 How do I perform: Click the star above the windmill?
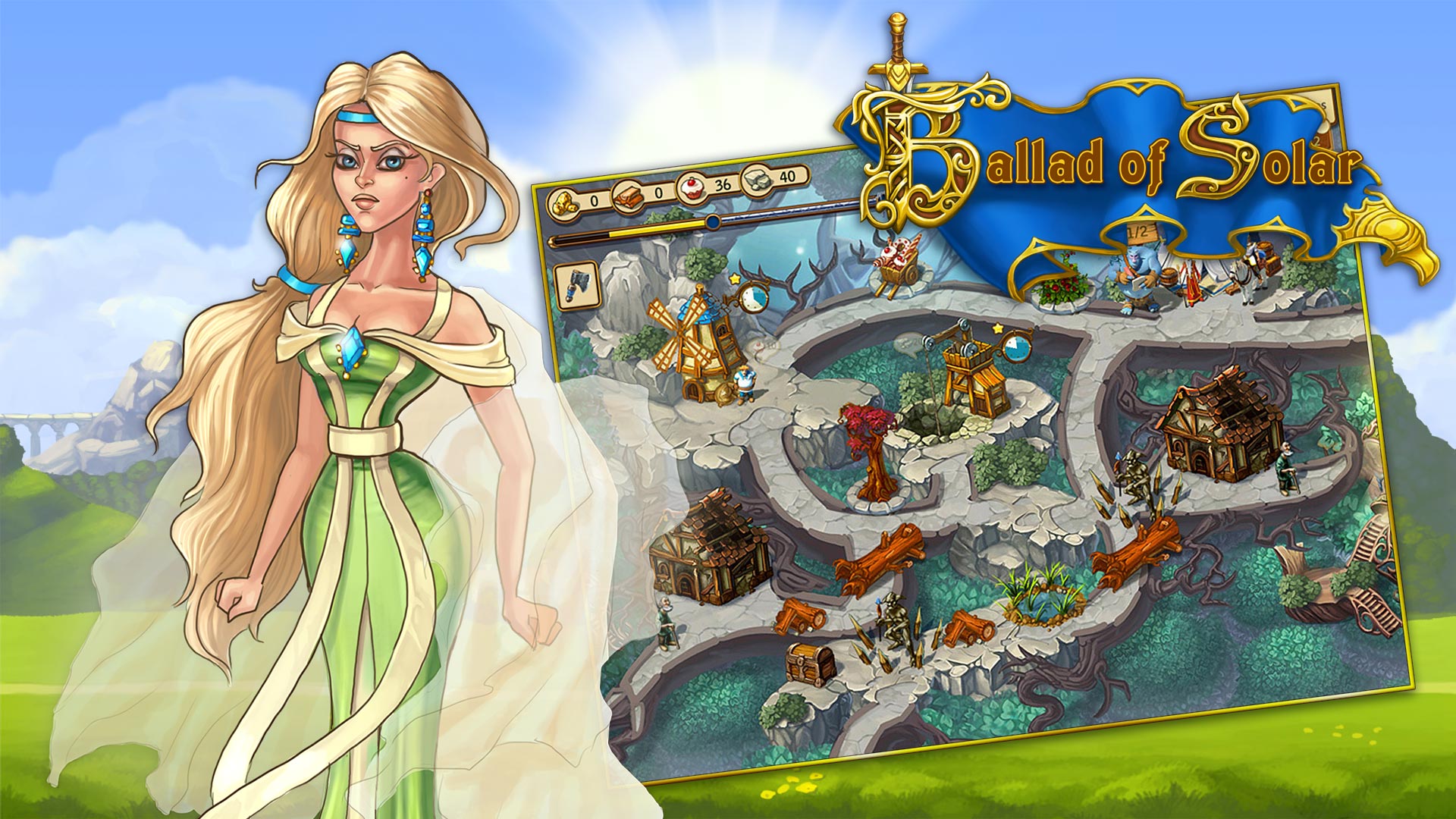(735, 279)
